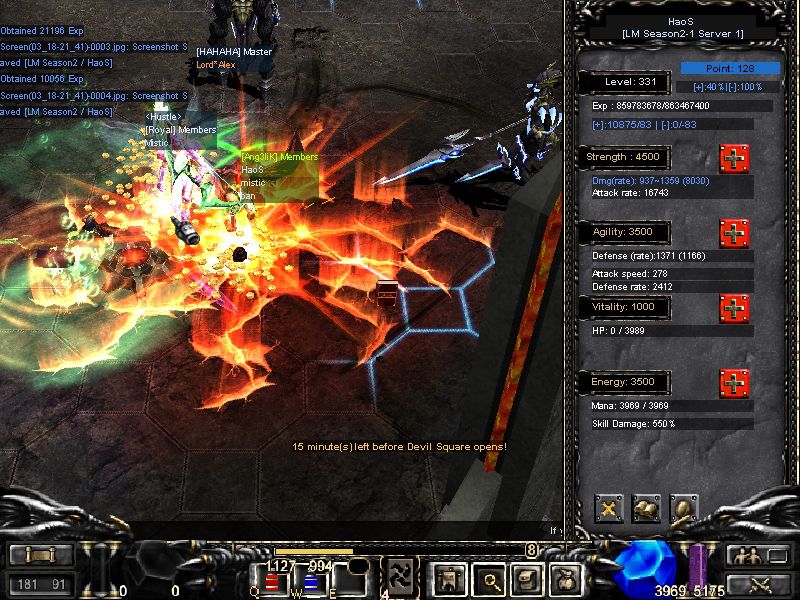The height and width of the screenshot is (600, 800).
Task: Add a point to Agility
Action: pos(734,234)
